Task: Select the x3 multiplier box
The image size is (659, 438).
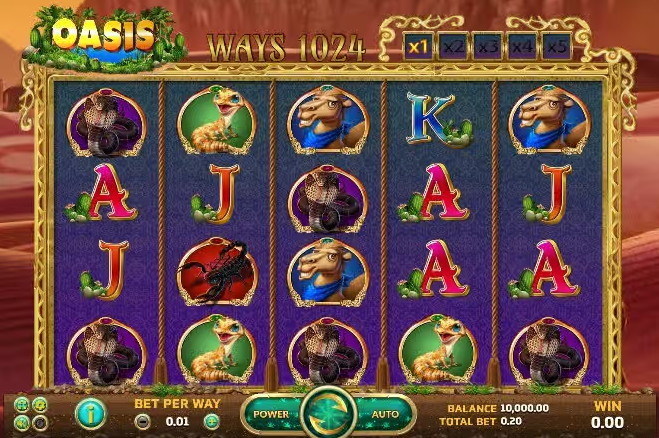Action: (487, 46)
